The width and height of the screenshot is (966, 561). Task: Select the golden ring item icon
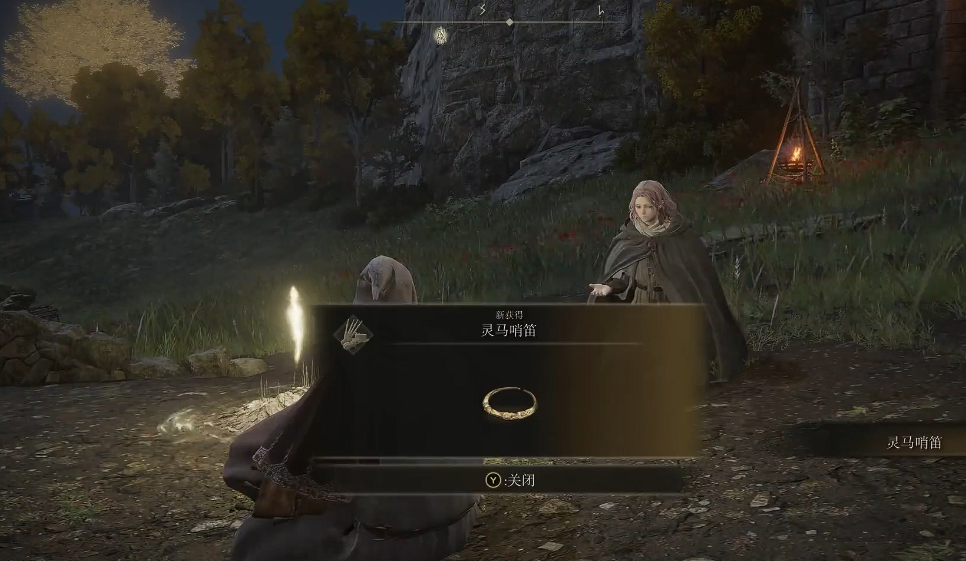pyautogui.click(x=509, y=402)
